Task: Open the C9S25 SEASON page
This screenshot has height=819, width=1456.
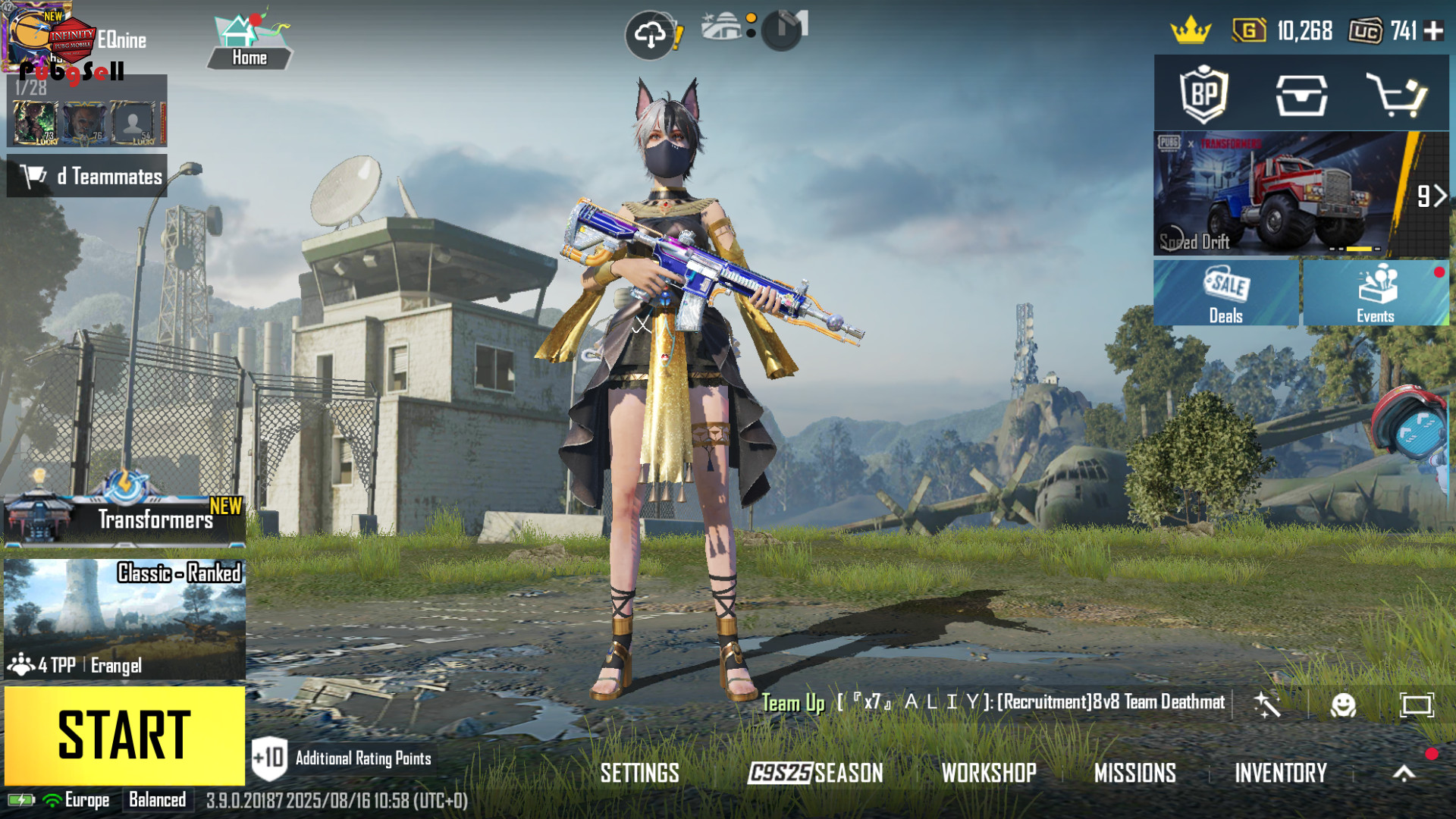Action: tap(815, 773)
